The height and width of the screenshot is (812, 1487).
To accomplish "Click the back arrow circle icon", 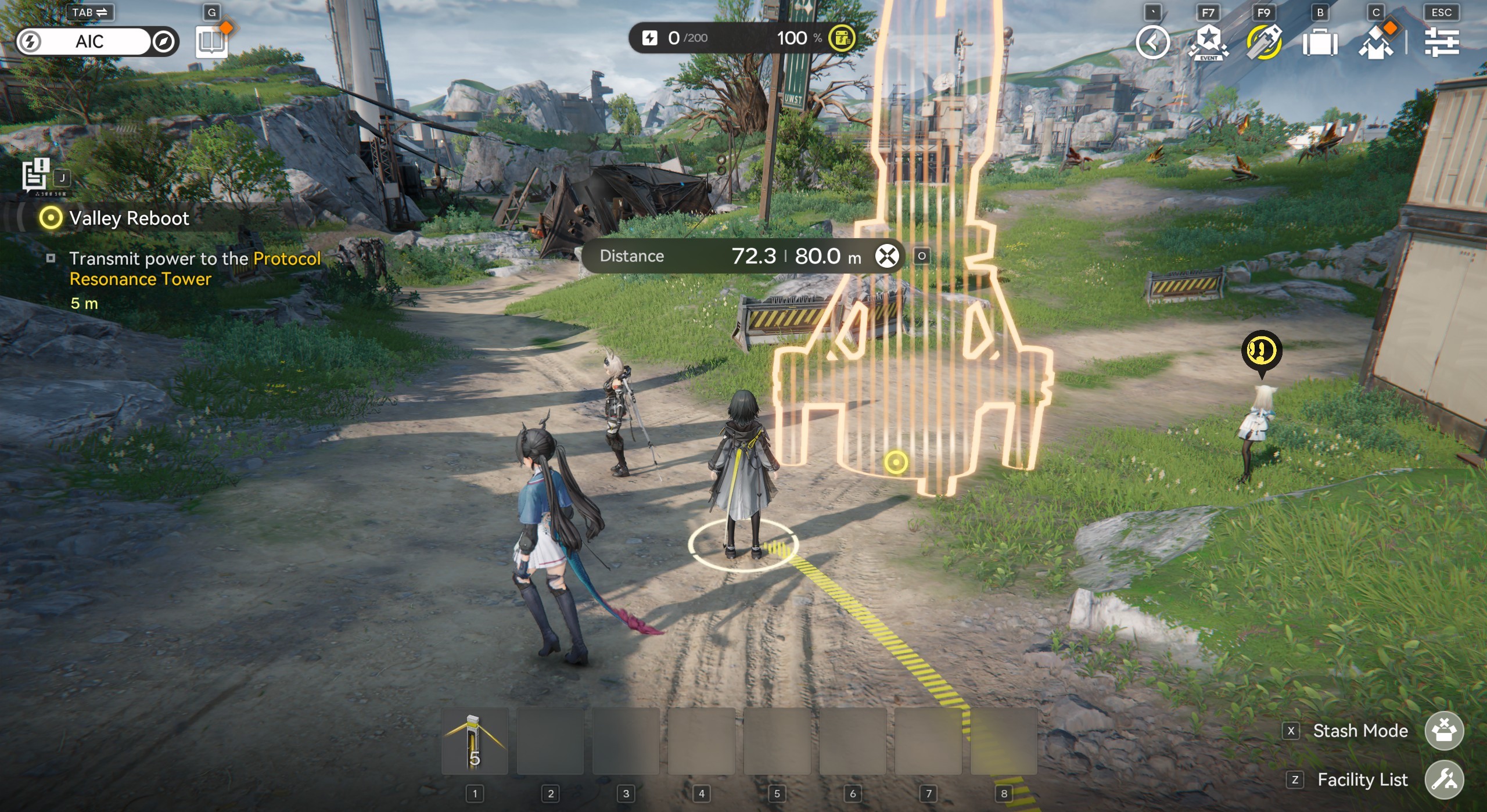I will tap(1152, 42).
